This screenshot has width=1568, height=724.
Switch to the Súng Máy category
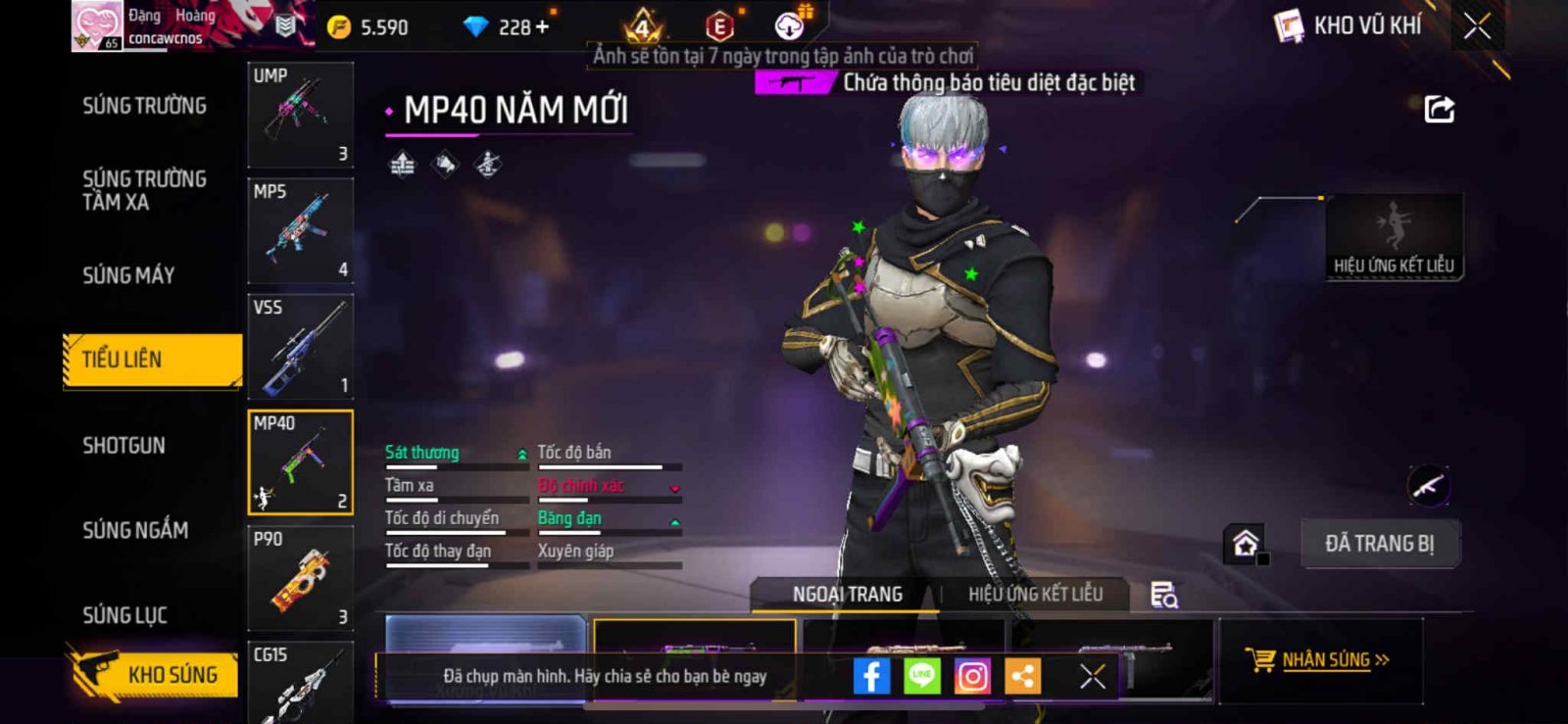(x=128, y=275)
